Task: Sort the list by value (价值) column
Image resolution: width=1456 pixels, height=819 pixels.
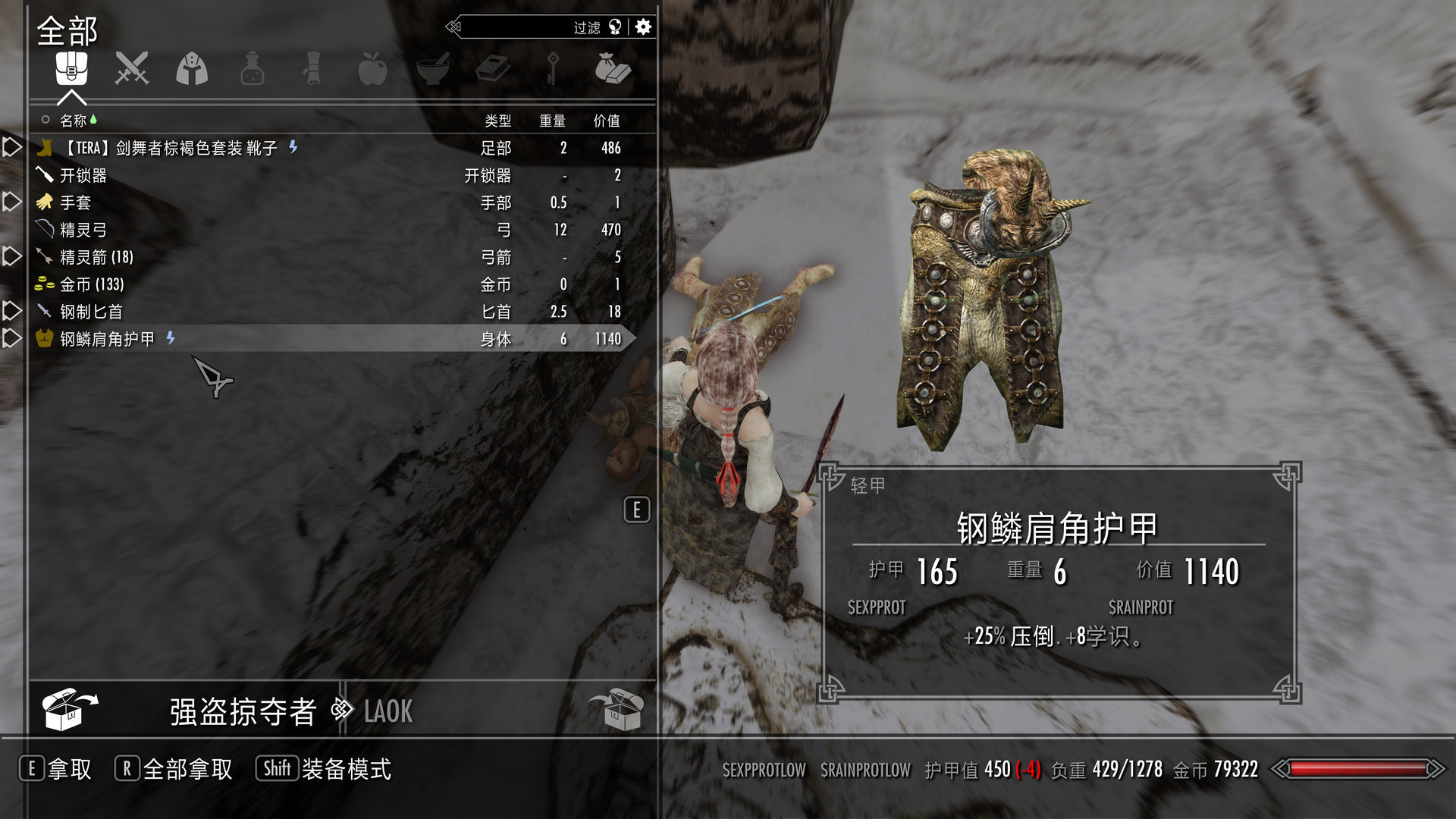Action: tap(606, 121)
